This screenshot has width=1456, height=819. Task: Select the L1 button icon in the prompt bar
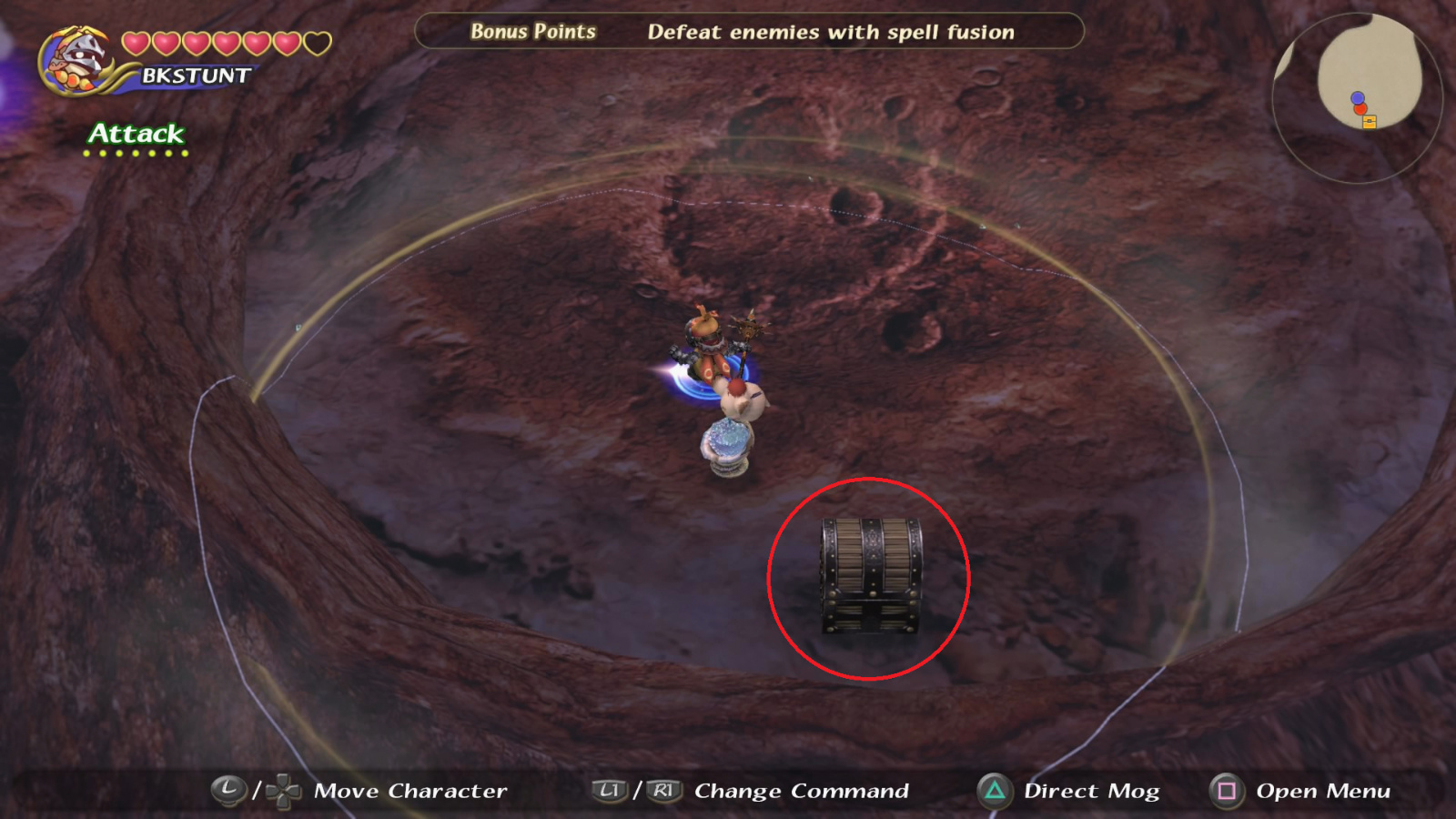608,790
